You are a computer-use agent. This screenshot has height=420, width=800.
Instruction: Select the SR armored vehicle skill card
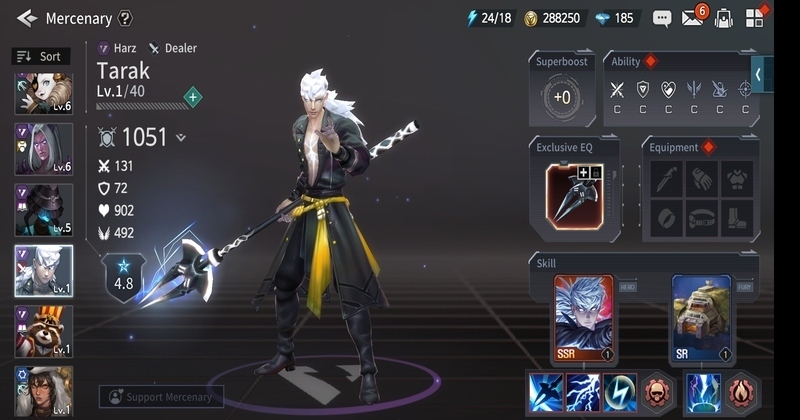700,318
